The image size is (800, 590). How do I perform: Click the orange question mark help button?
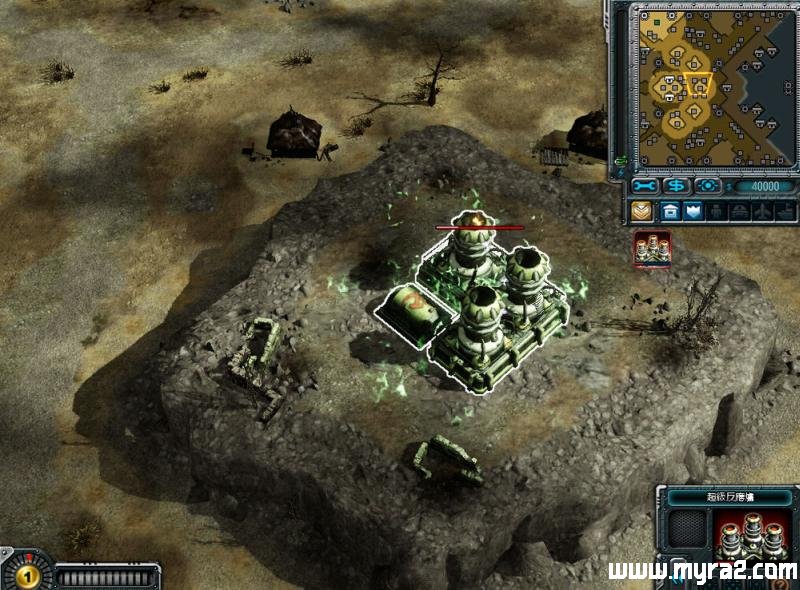pyautogui.click(x=778, y=584)
